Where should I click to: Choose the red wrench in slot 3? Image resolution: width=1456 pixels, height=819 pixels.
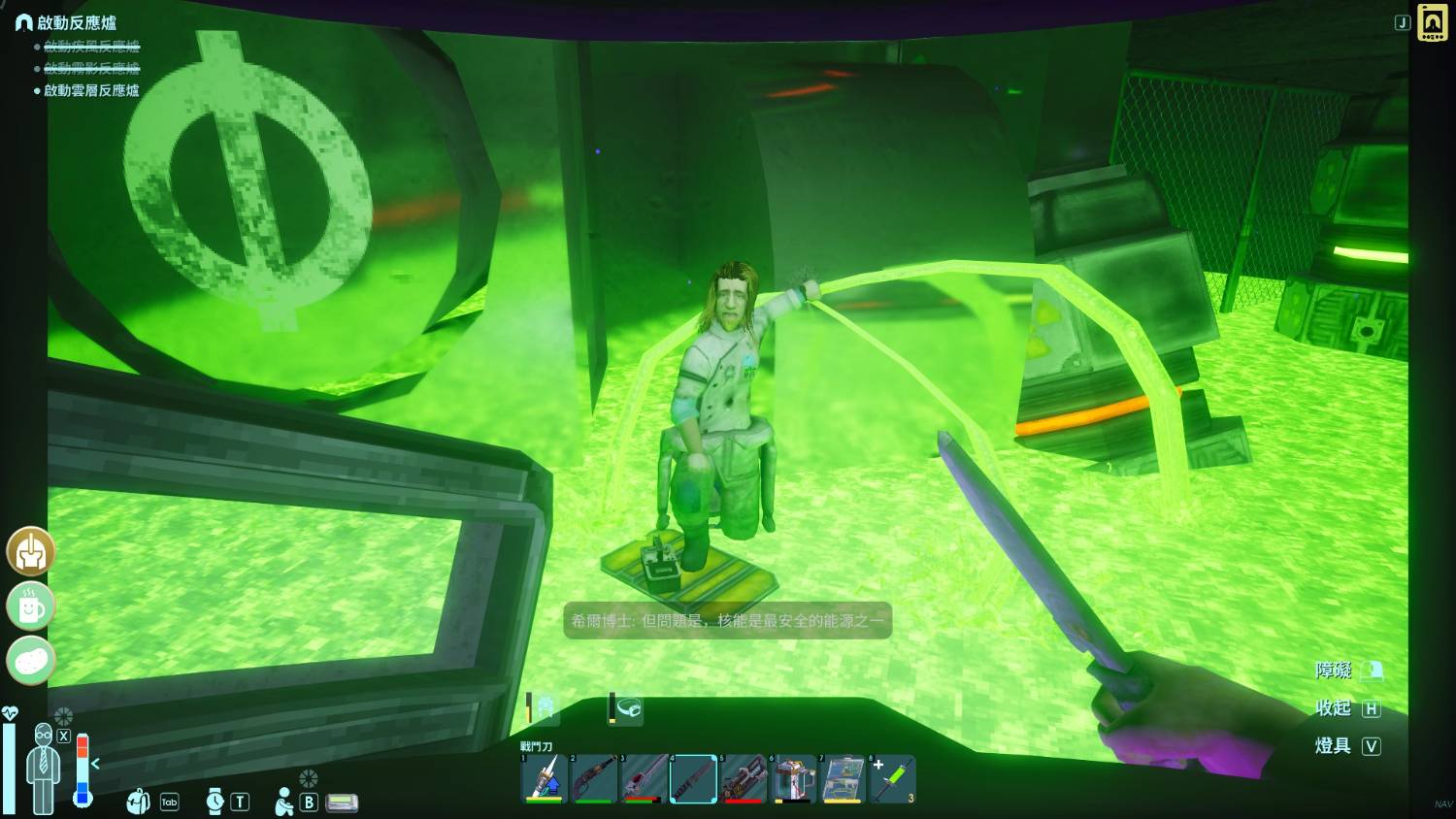tap(644, 778)
